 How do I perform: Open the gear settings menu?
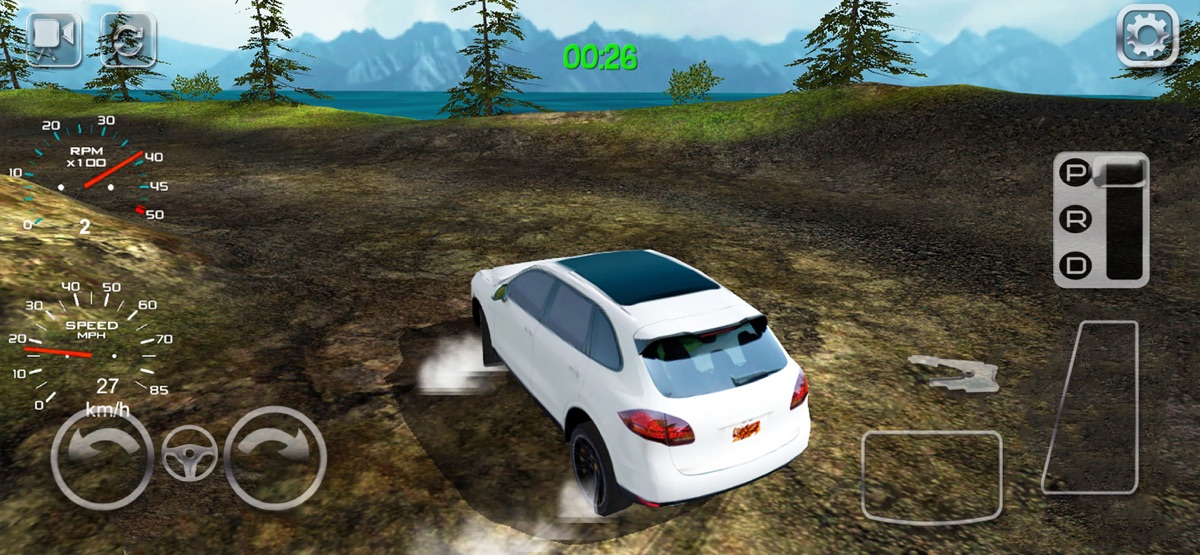1147,37
